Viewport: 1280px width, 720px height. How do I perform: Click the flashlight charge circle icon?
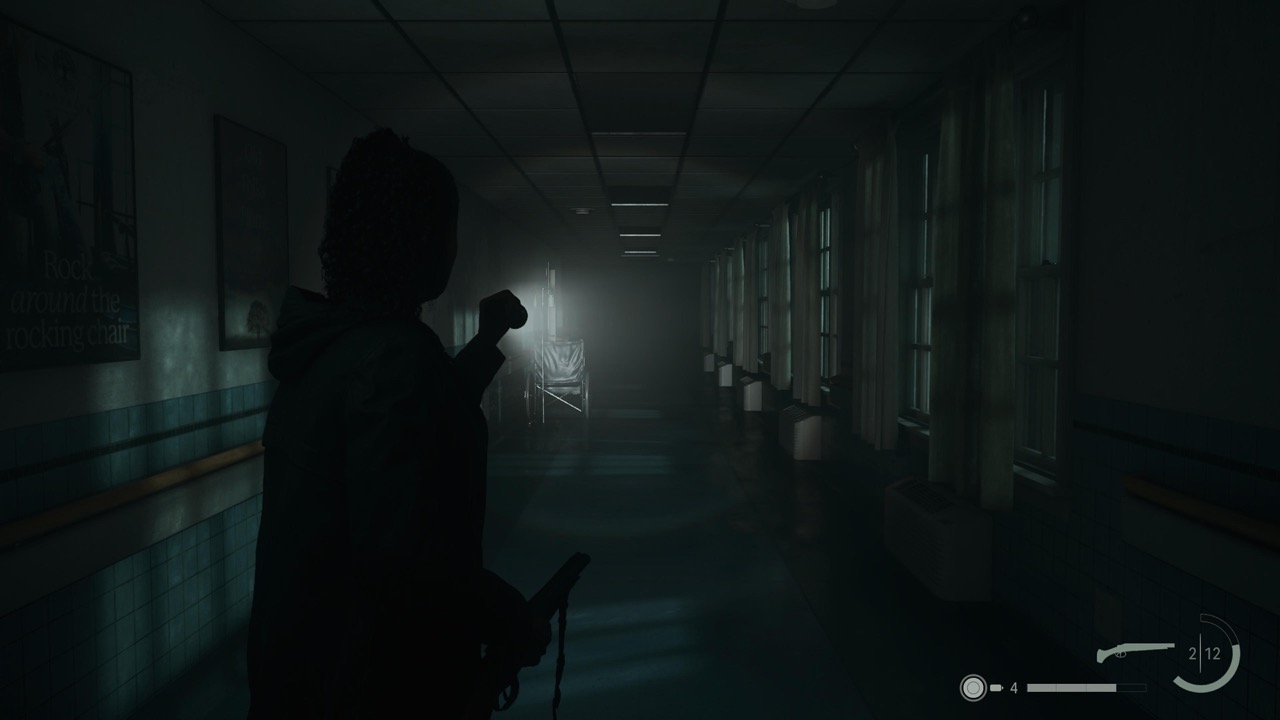point(974,689)
